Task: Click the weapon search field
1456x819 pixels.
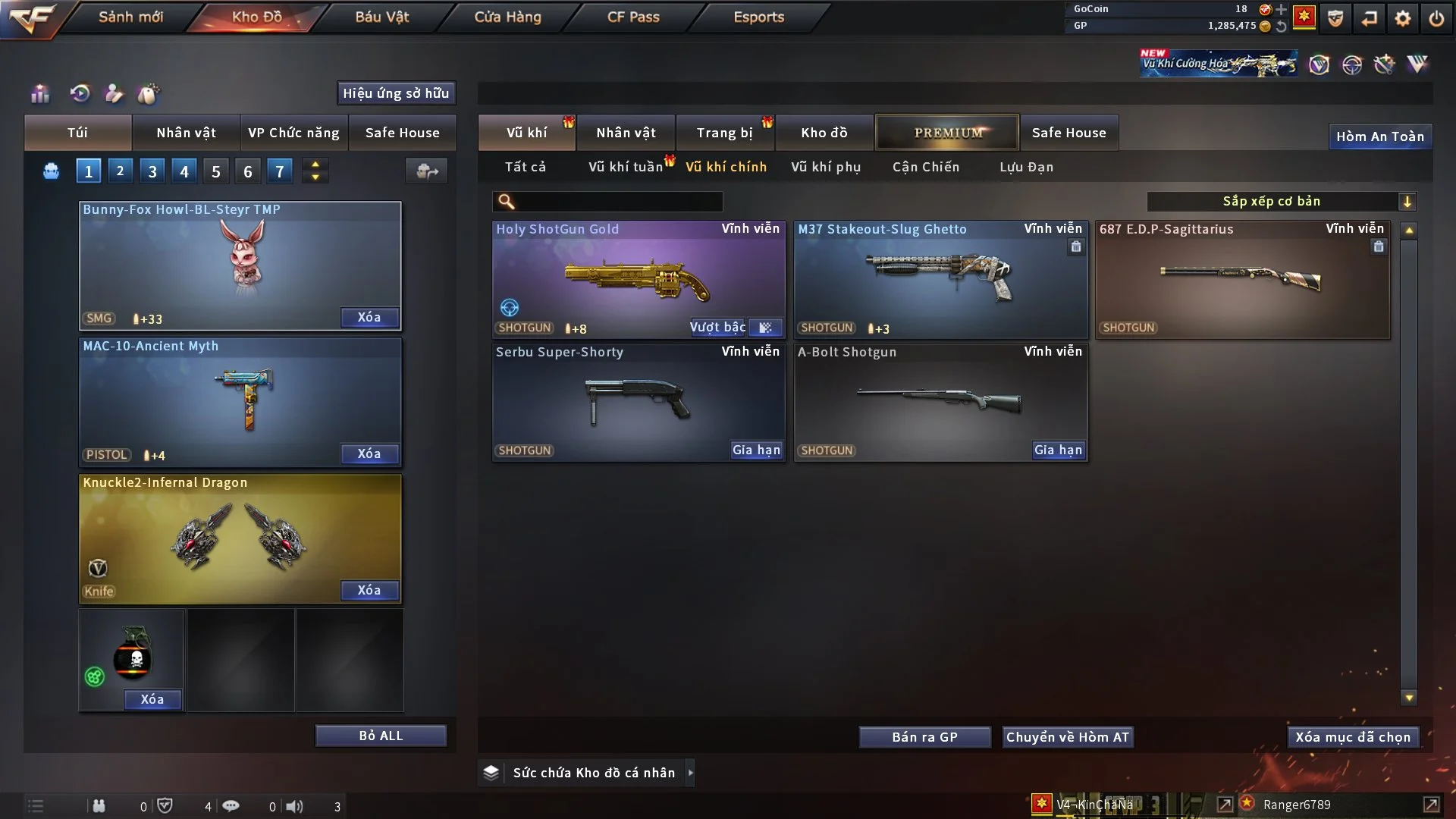Action: coord(618,202)
